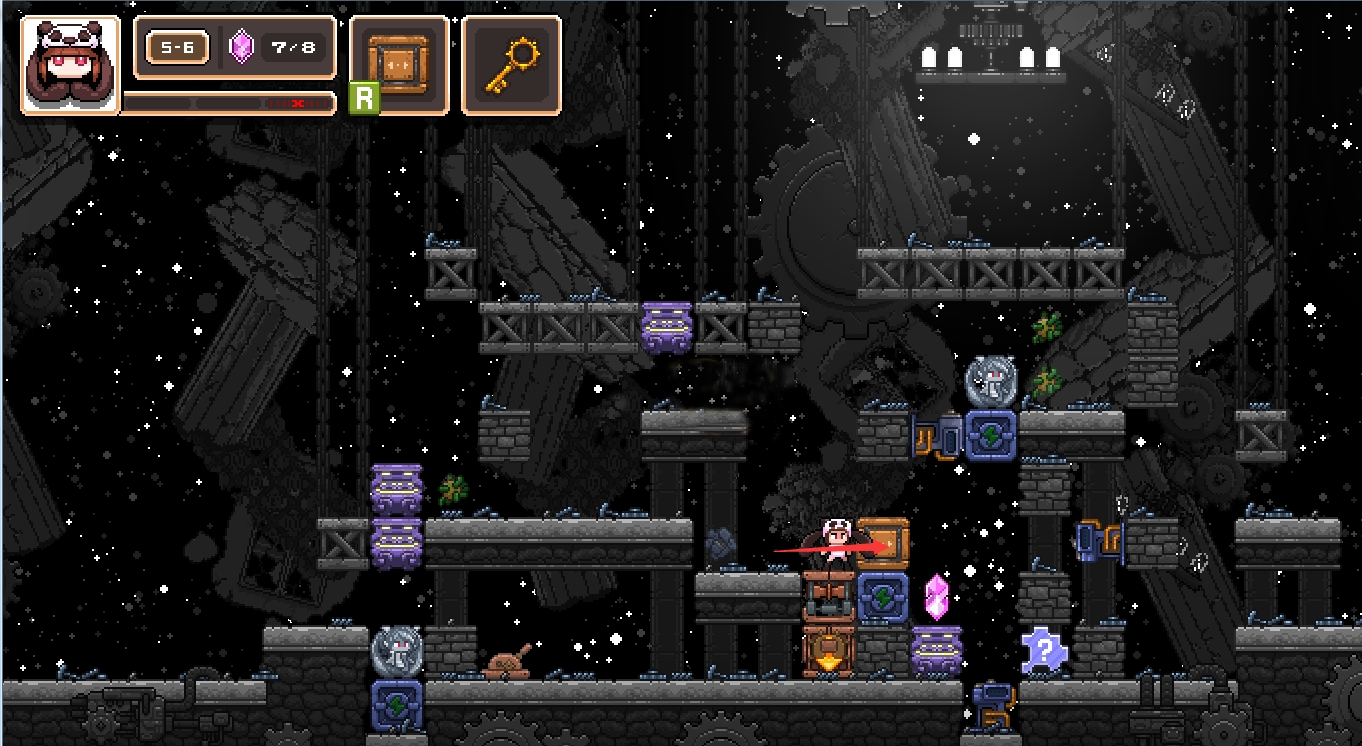Viewport: 1362px width, 746px height.
Task: Click the panda-hood character portrait
Action: (70, 65)
